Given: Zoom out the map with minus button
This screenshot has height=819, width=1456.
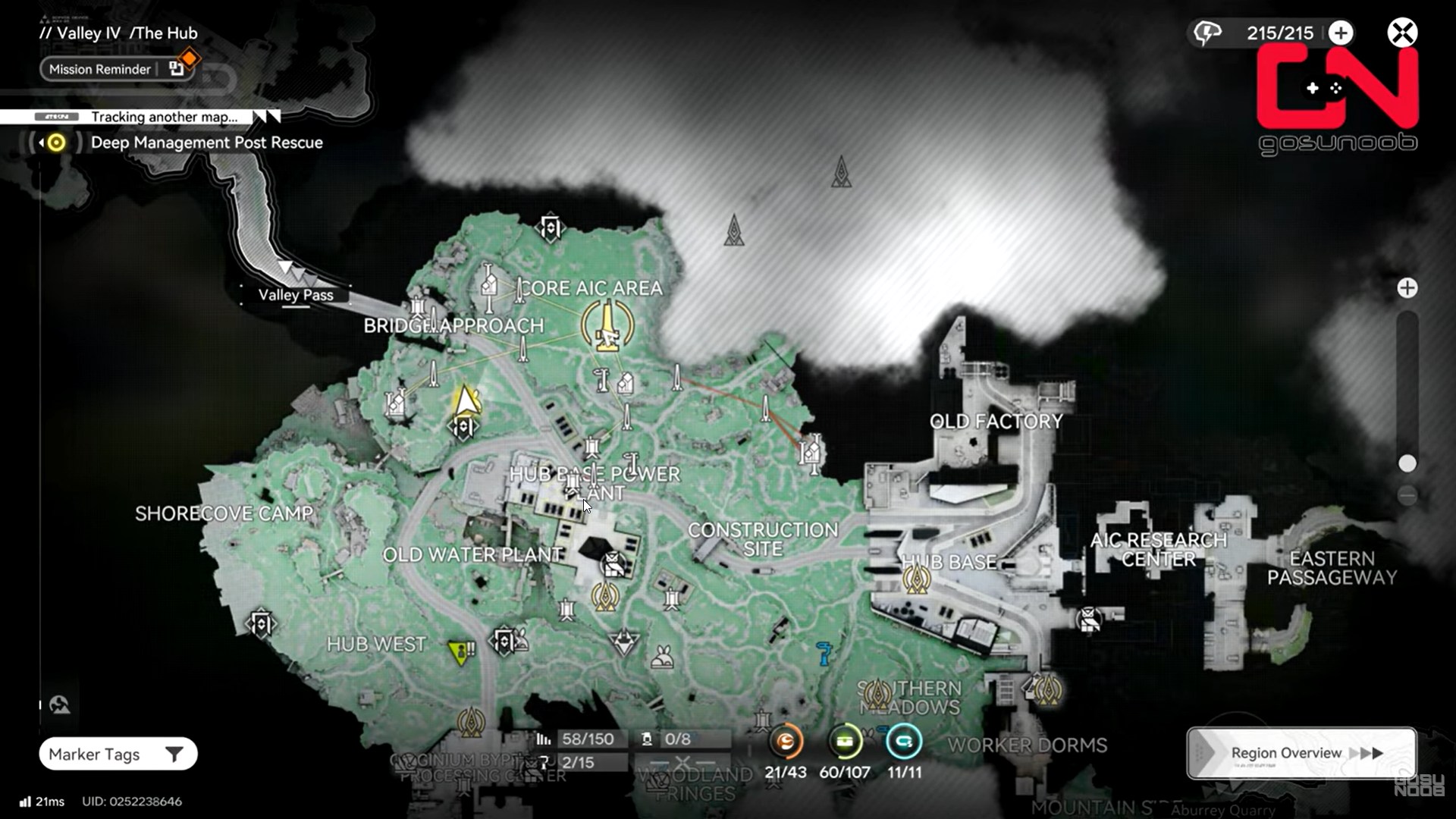Looking at the screenshot, I should point(1407,496).
